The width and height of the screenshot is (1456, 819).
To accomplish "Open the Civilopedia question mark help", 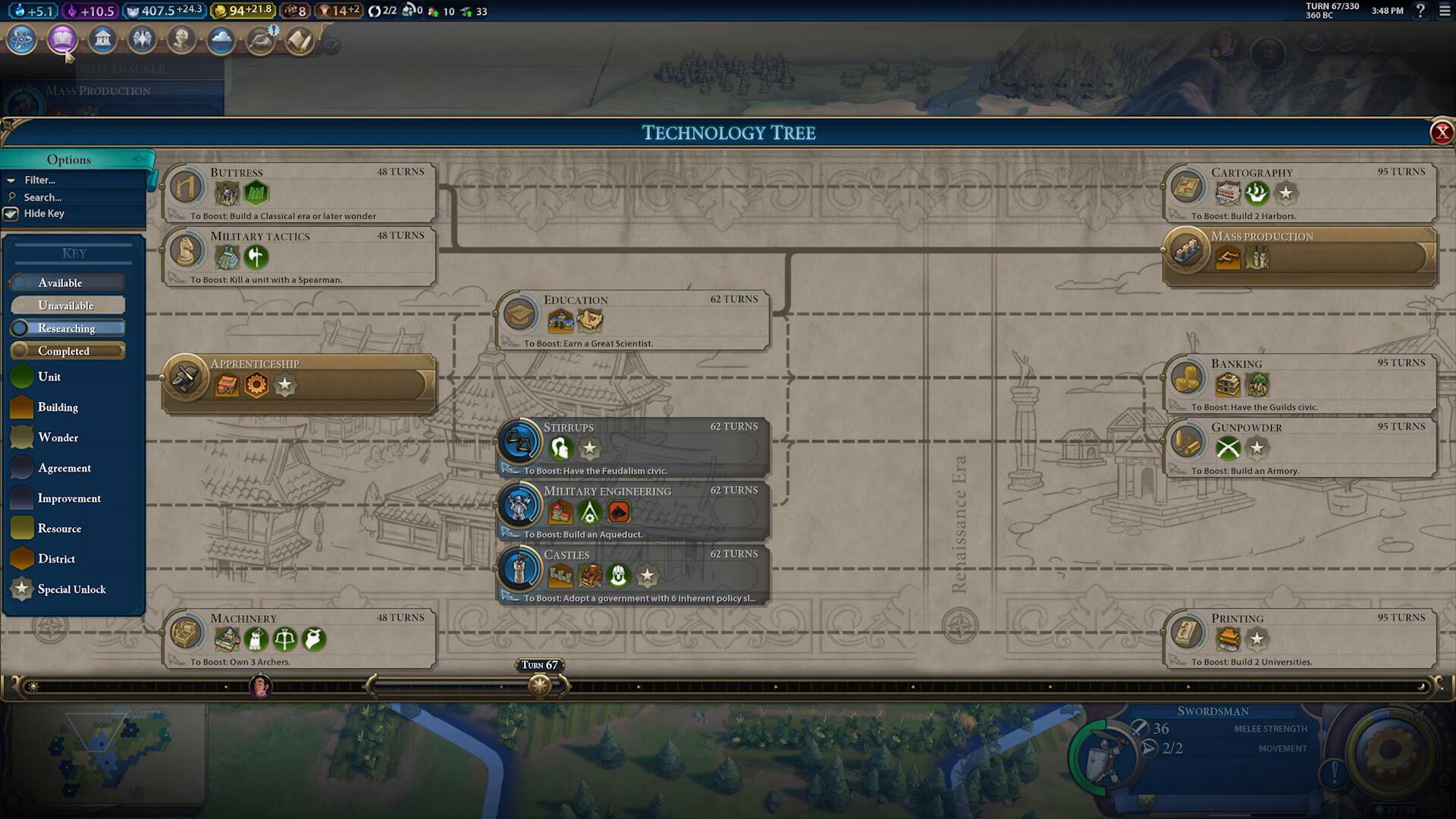I will click(x=1420, y=11).
